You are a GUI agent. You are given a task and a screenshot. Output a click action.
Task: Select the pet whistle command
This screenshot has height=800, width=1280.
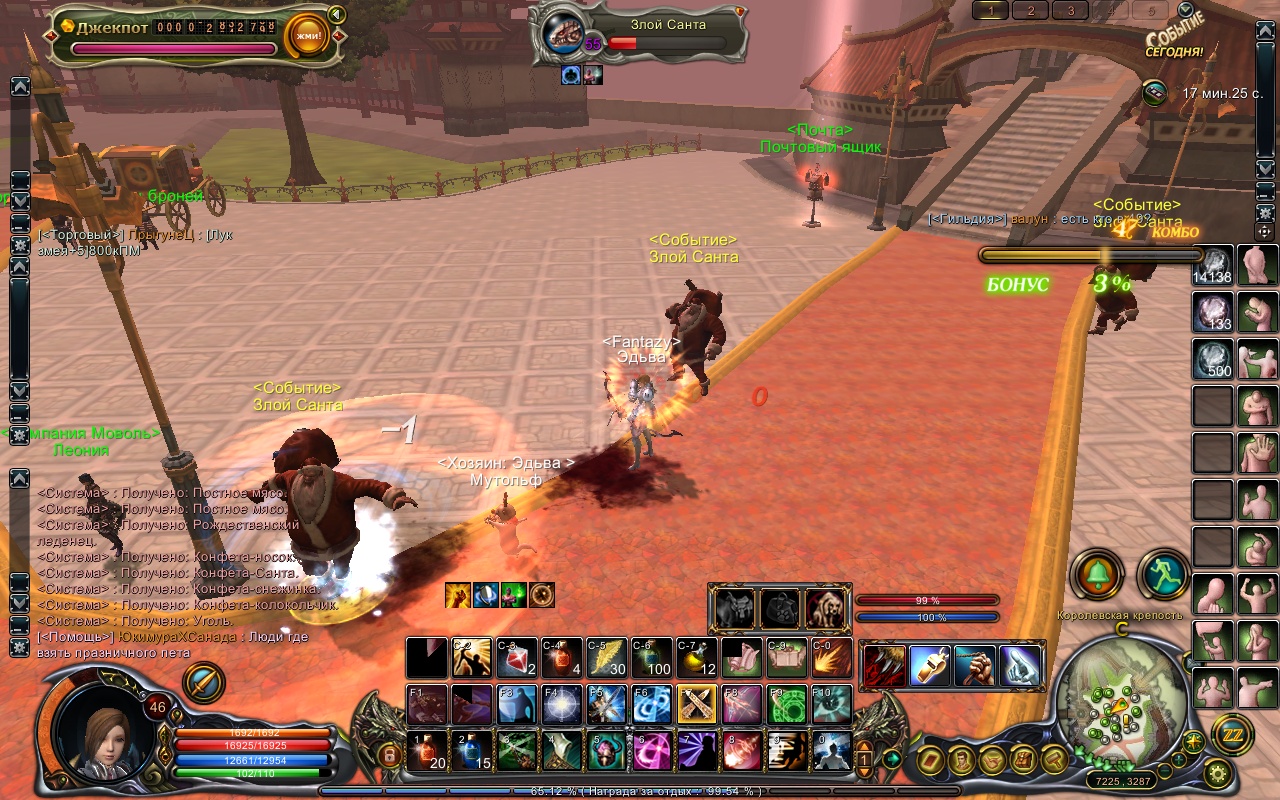coord(929,666)
